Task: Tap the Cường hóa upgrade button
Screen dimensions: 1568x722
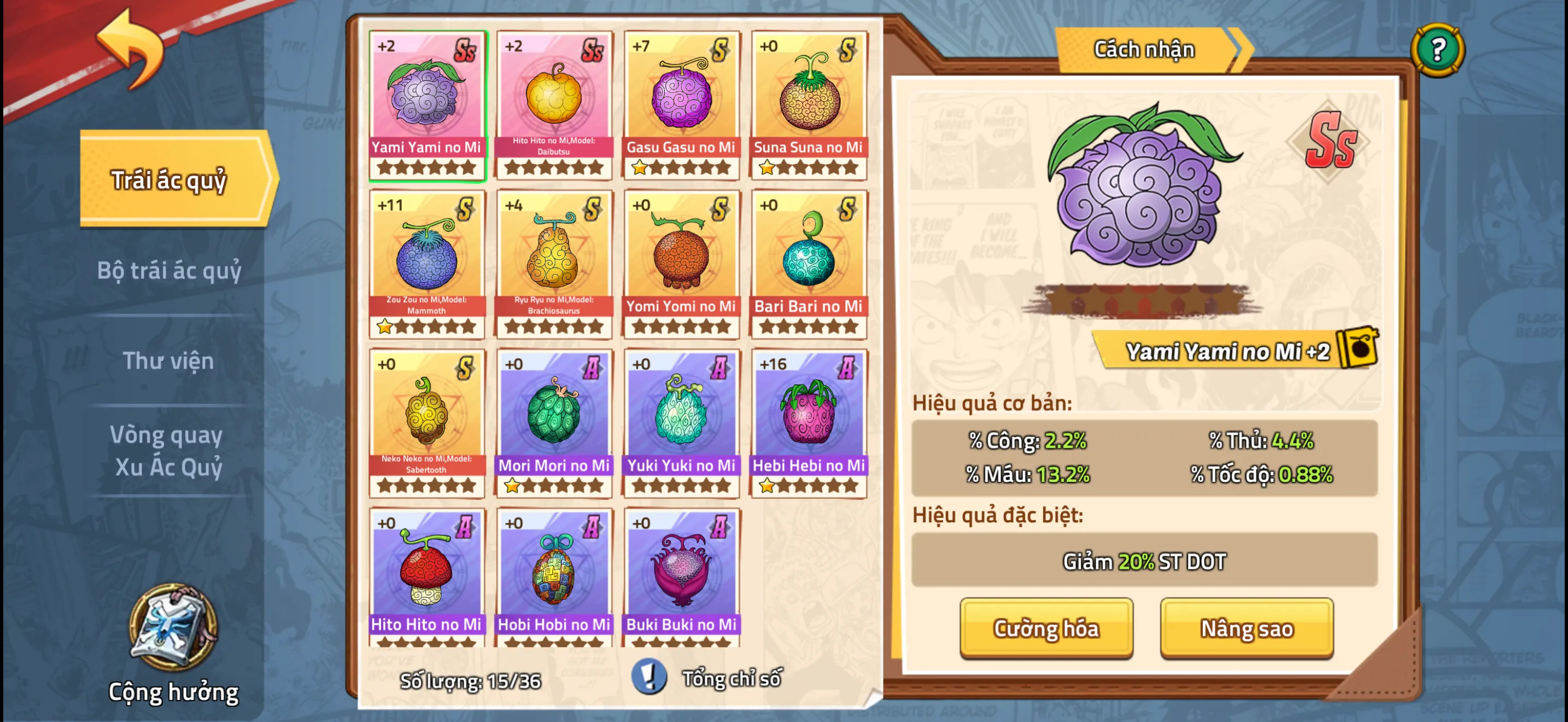Action: click(x=1046, y=628)
